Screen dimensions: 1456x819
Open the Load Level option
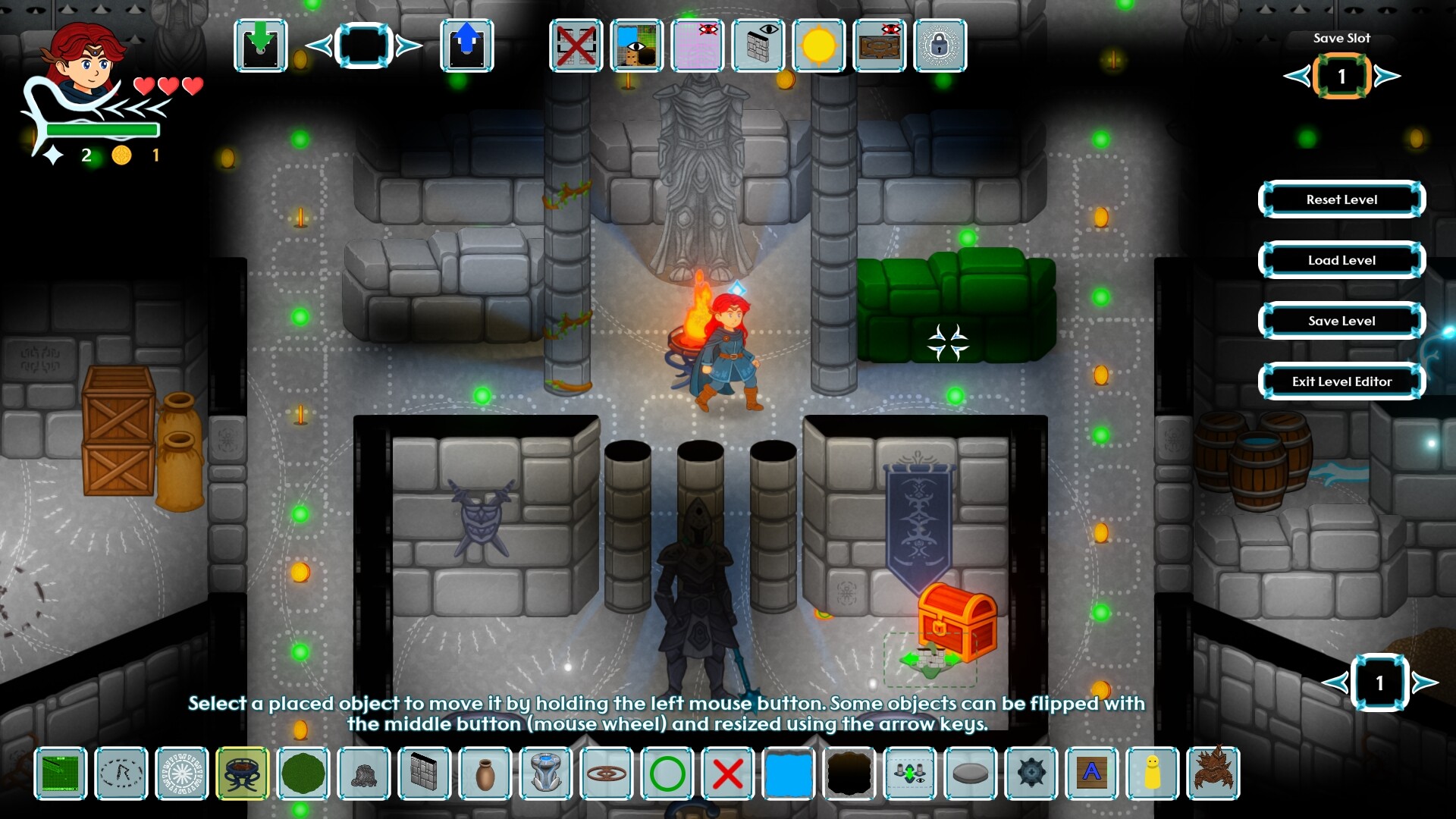[x=1341, y=260]
